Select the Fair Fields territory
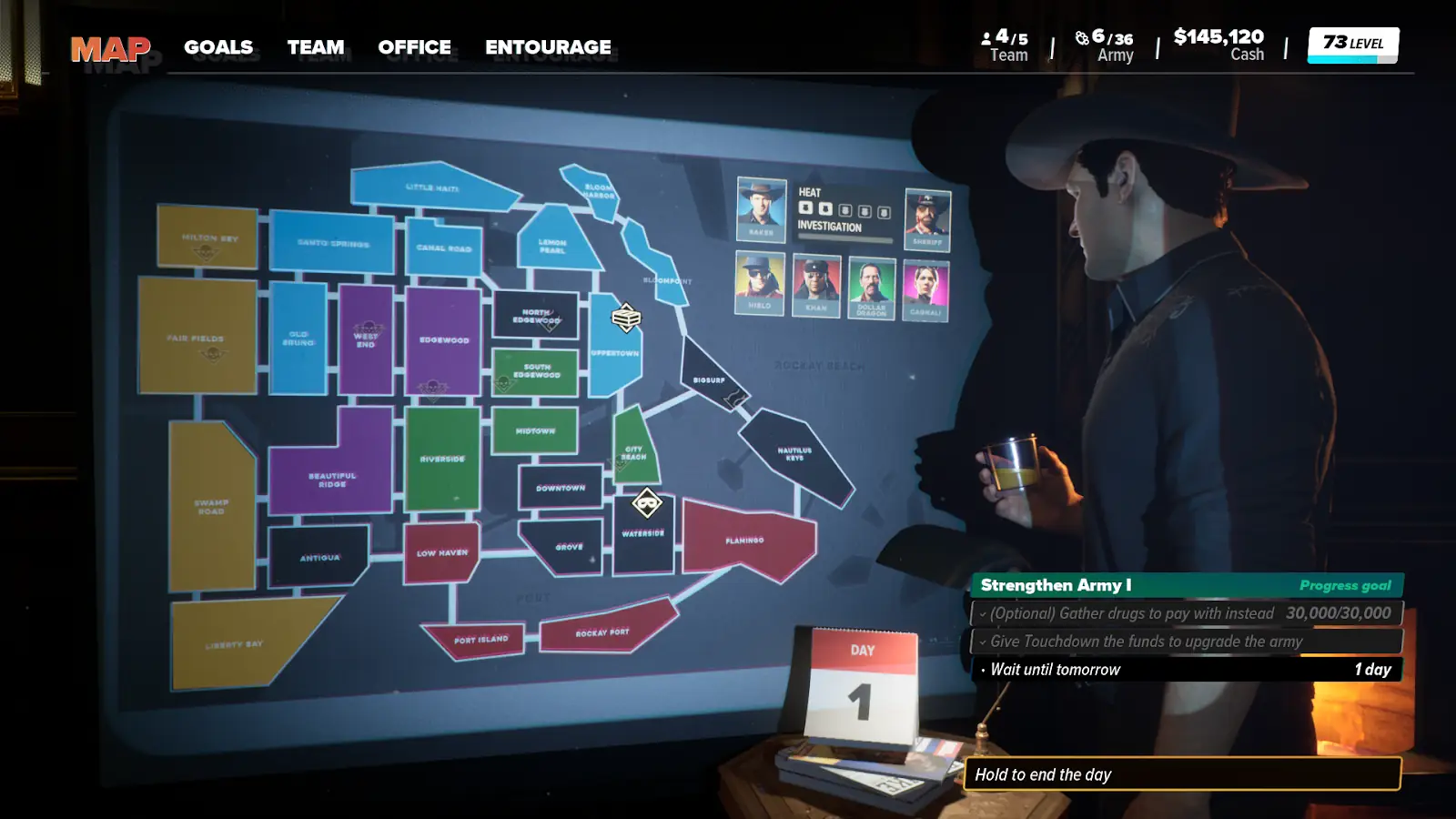Screen dimensions: 1456x819 197,337
